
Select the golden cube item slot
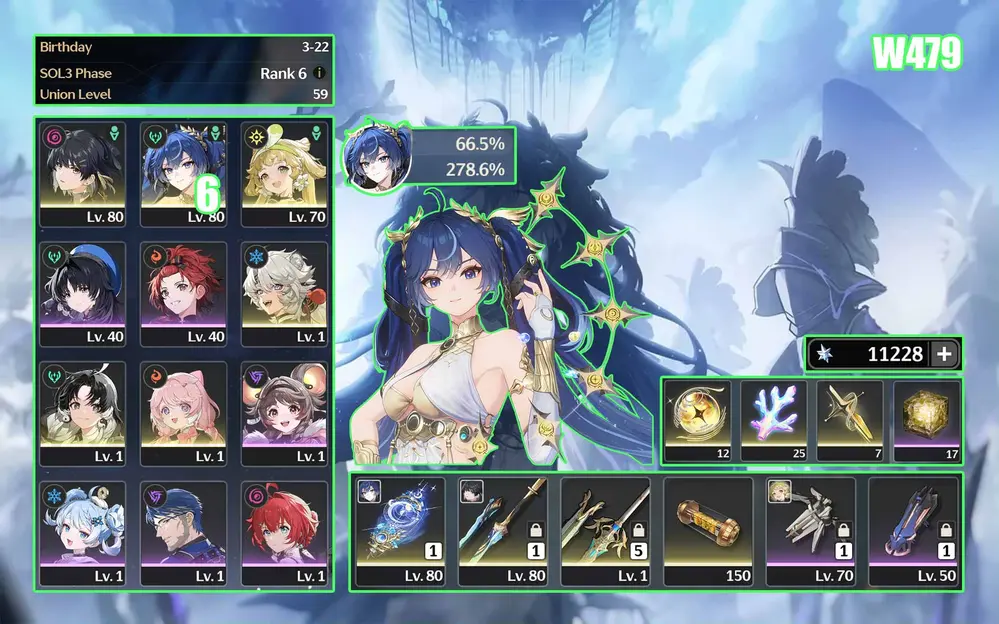pyautogui.click(x=926, y=421)
